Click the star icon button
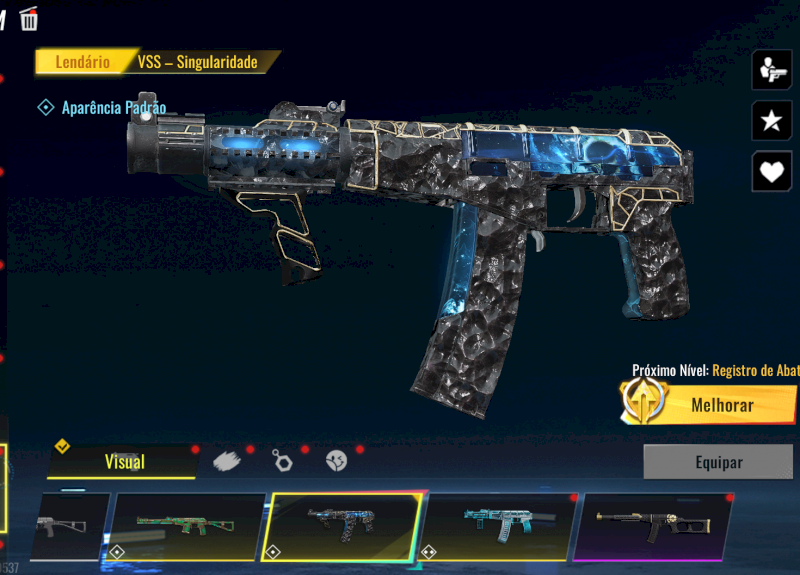This screenshot has width=800, height=575. pyautogui.click(x=771, y=121)
